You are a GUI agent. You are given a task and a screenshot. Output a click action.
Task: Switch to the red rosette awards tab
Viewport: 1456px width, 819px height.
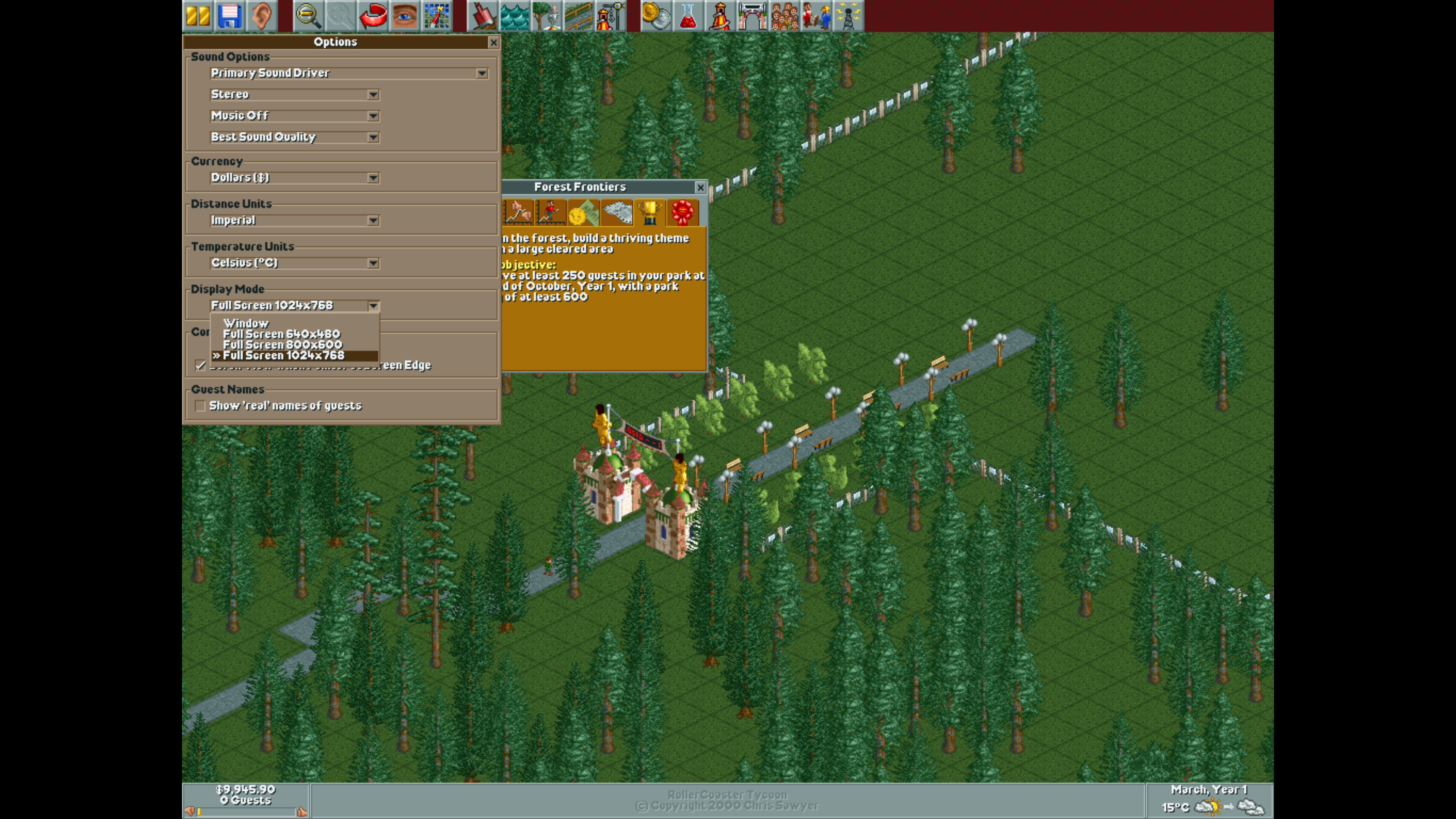click(x=682, y=213)
